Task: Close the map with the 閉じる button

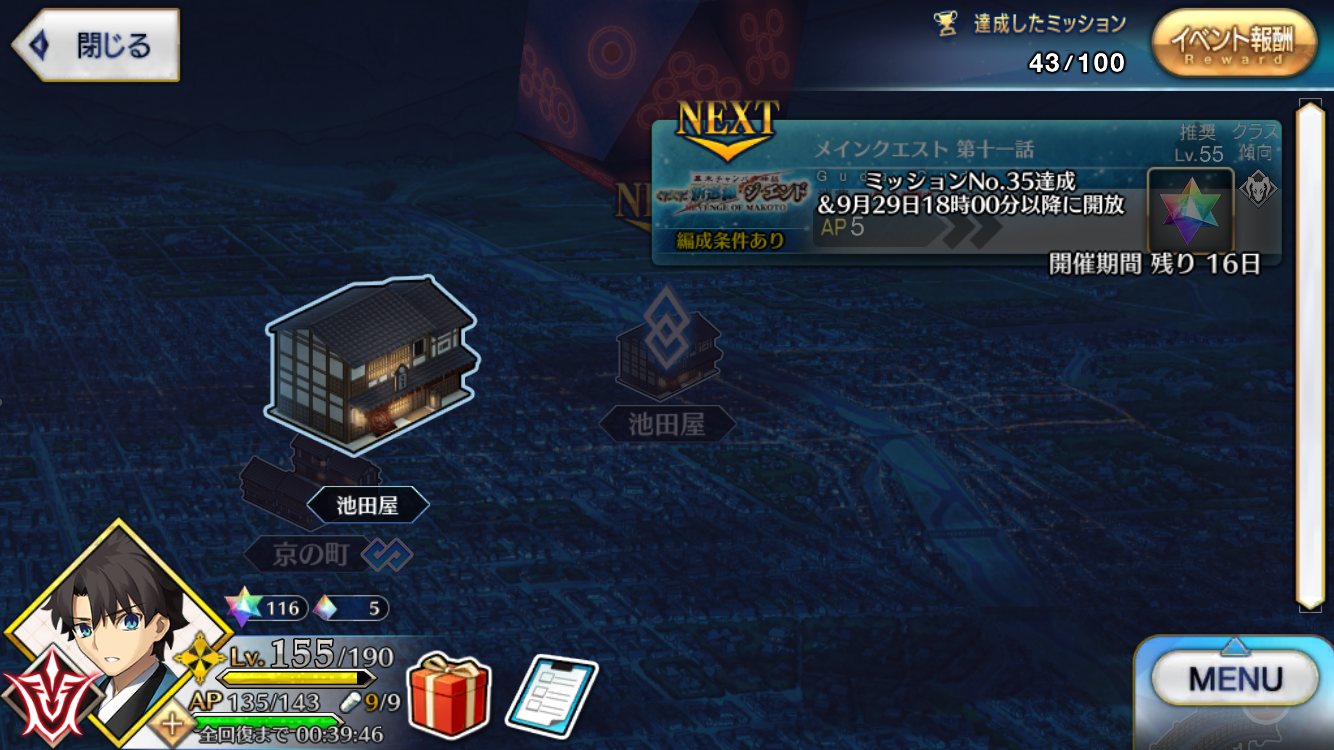Action: tap(96, 45)
